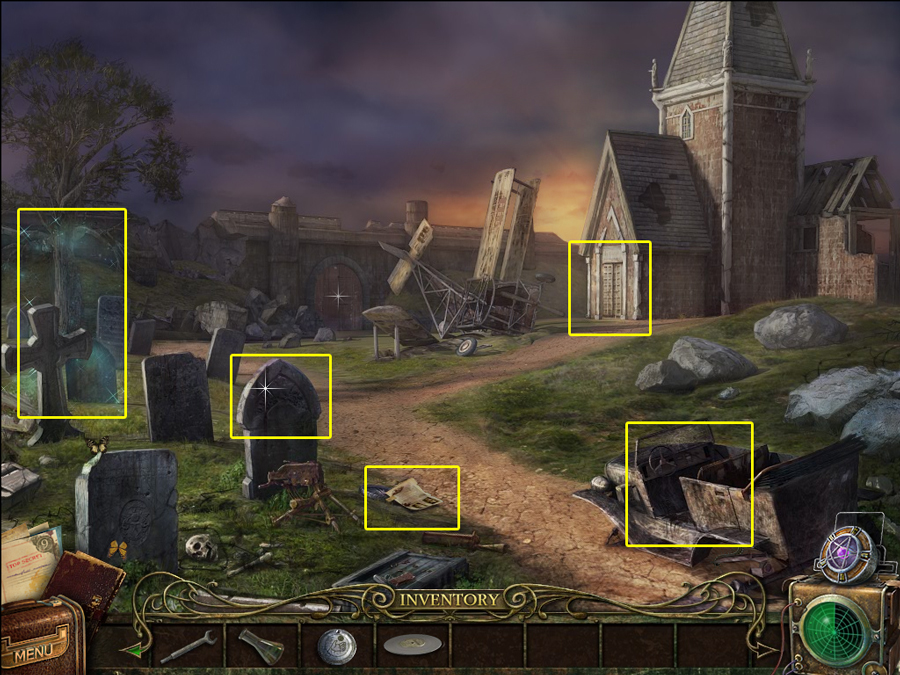The width and height of the screenshot is (900, 675).
Task: Open the case file papers
Action: [28, 560]
